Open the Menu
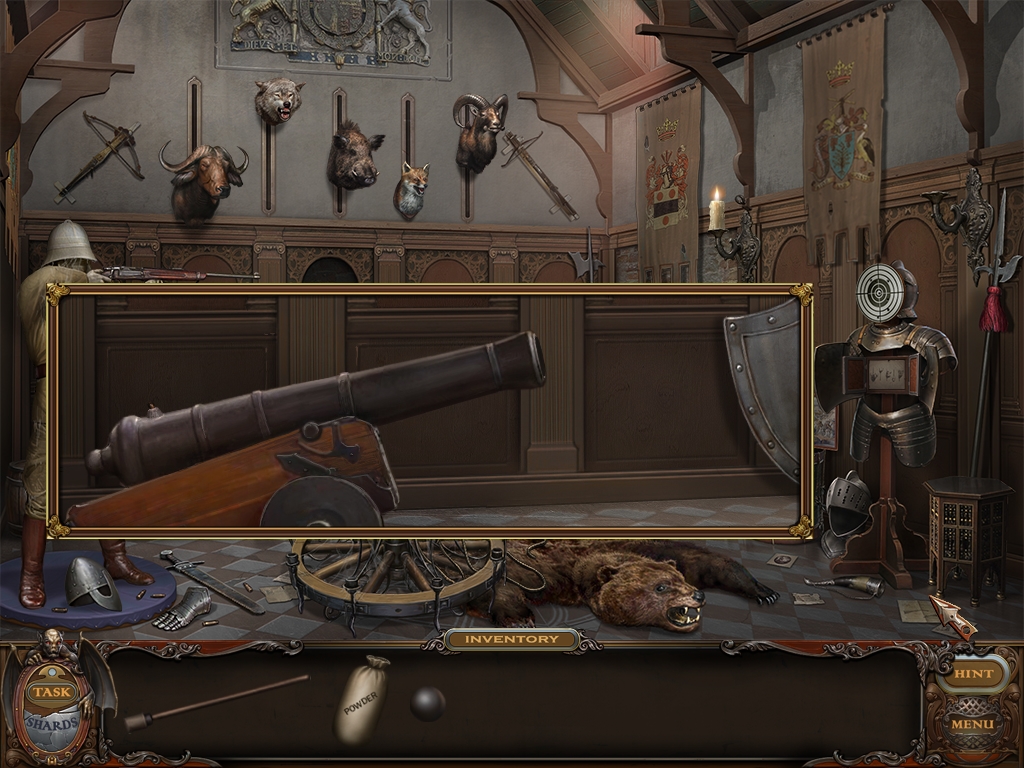 [x=972, y=723]
